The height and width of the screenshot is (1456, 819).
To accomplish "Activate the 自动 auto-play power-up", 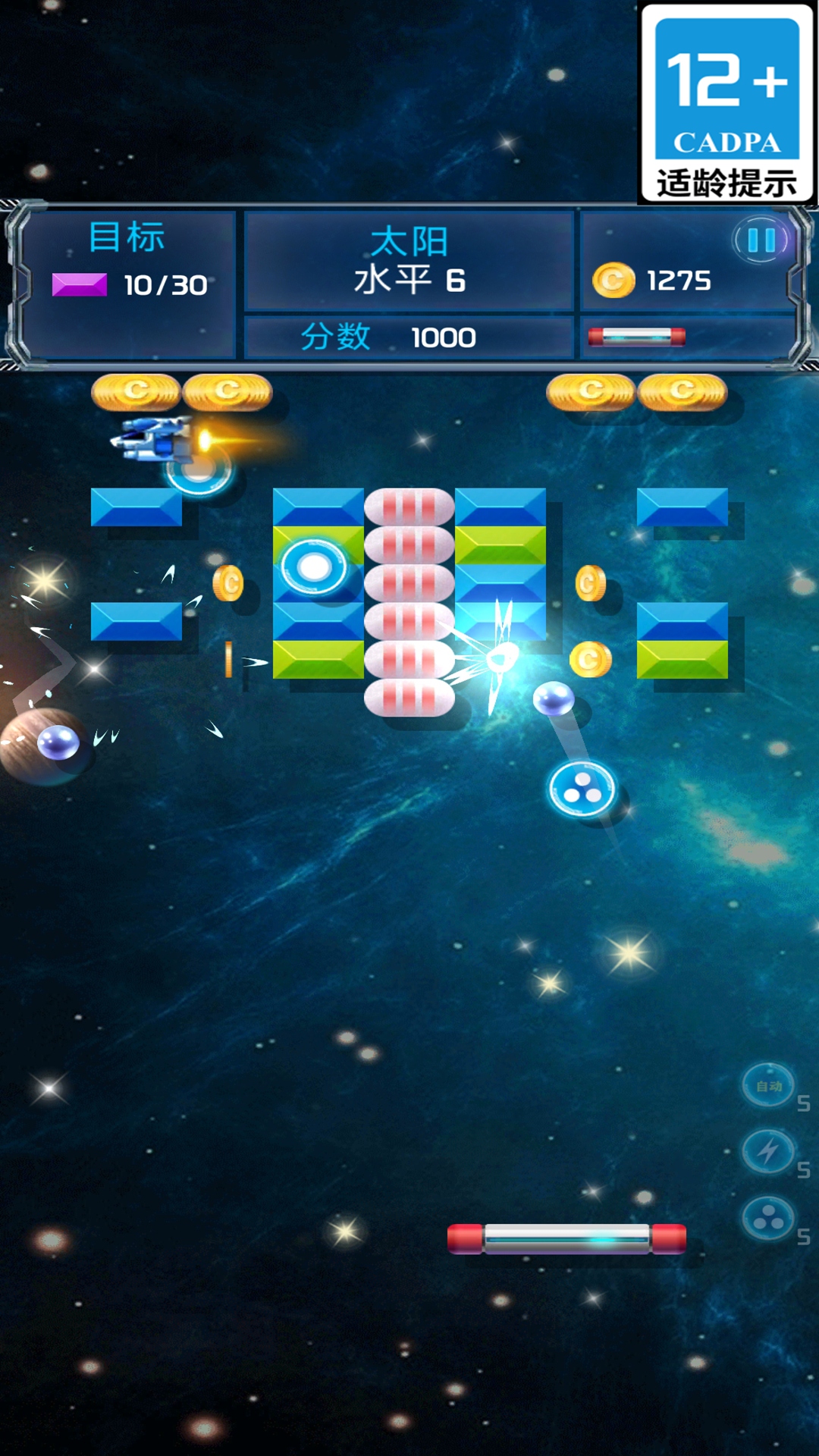I will coord(768,1086).
